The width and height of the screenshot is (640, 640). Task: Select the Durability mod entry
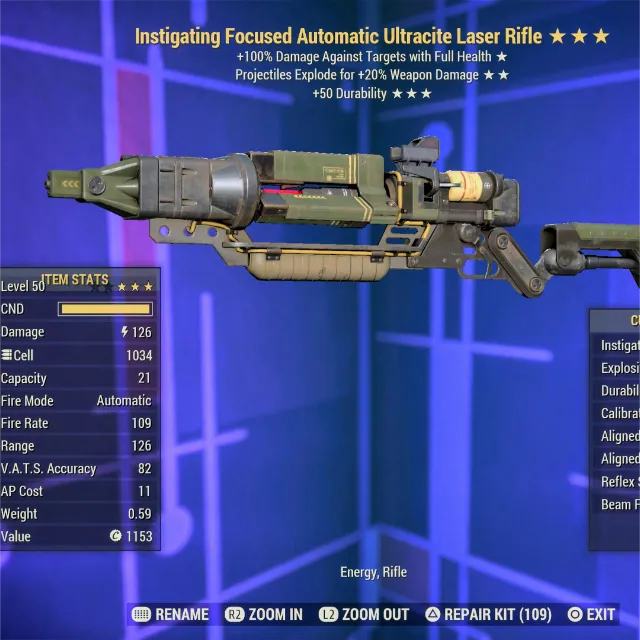[x=619, y=391]
